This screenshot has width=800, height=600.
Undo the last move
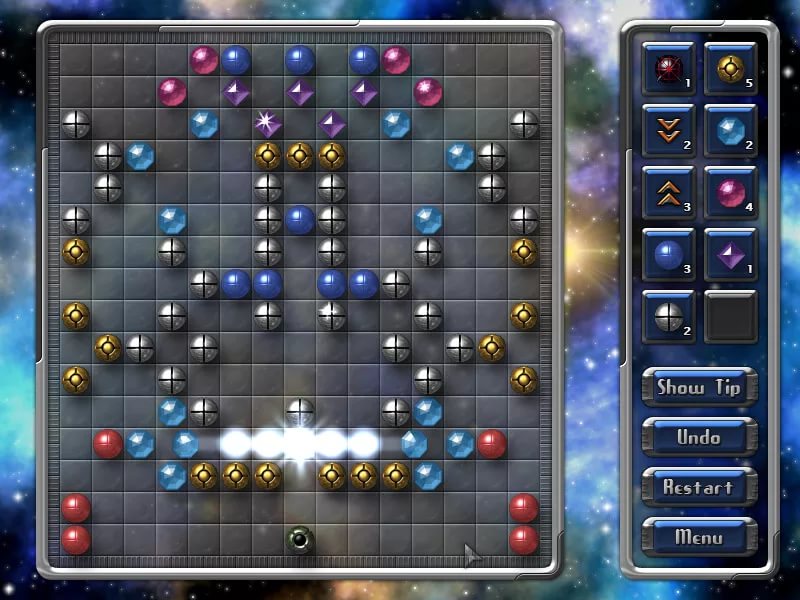click(x=698, y=437)
